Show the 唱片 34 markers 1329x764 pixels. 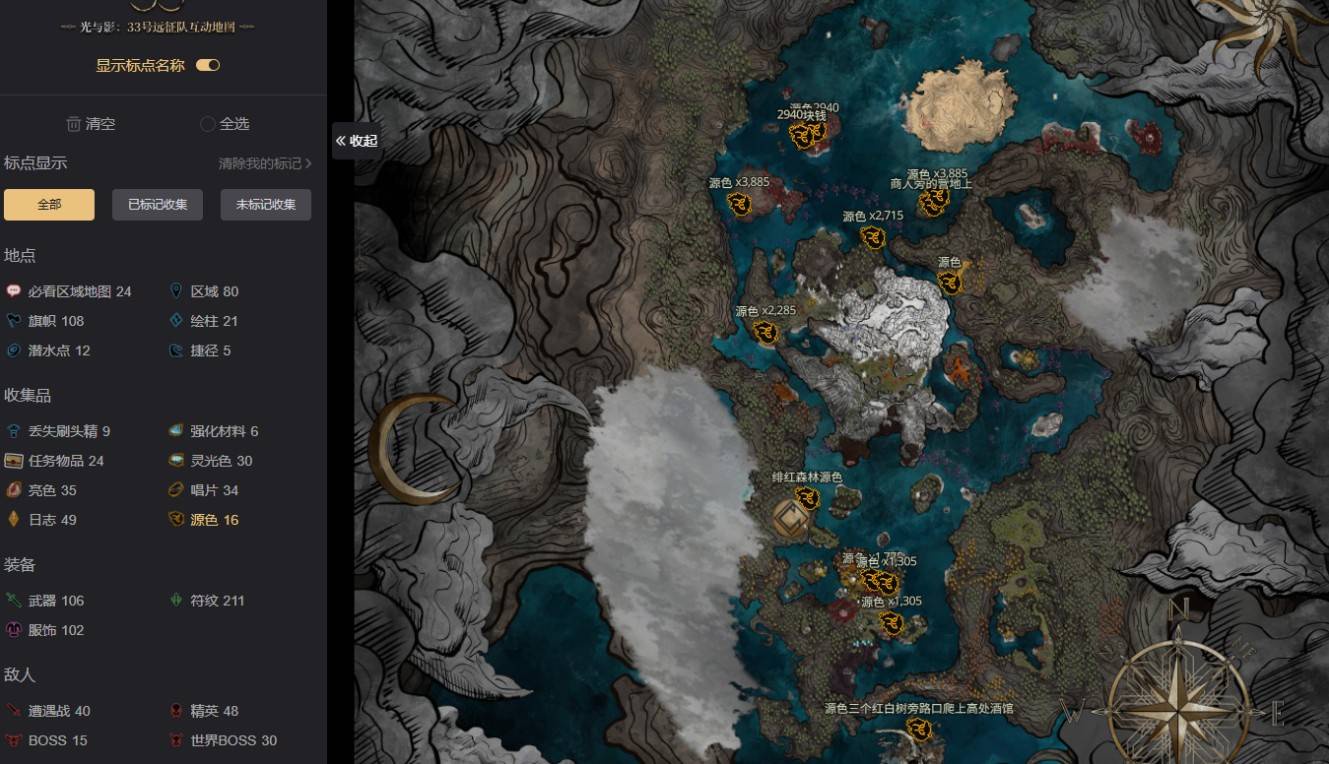coord(204,490)
